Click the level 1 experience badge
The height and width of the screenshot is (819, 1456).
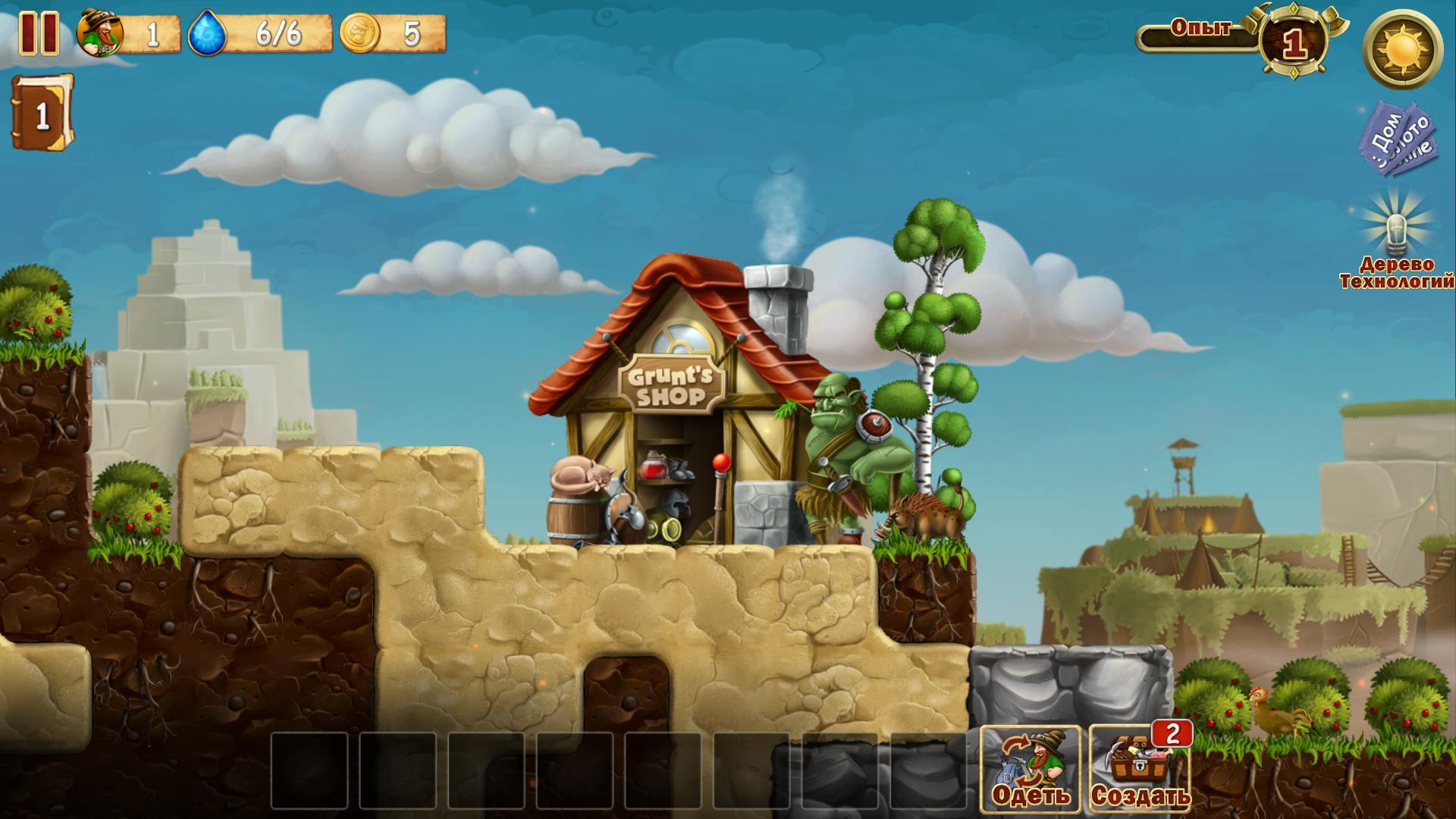[1294, 43]
